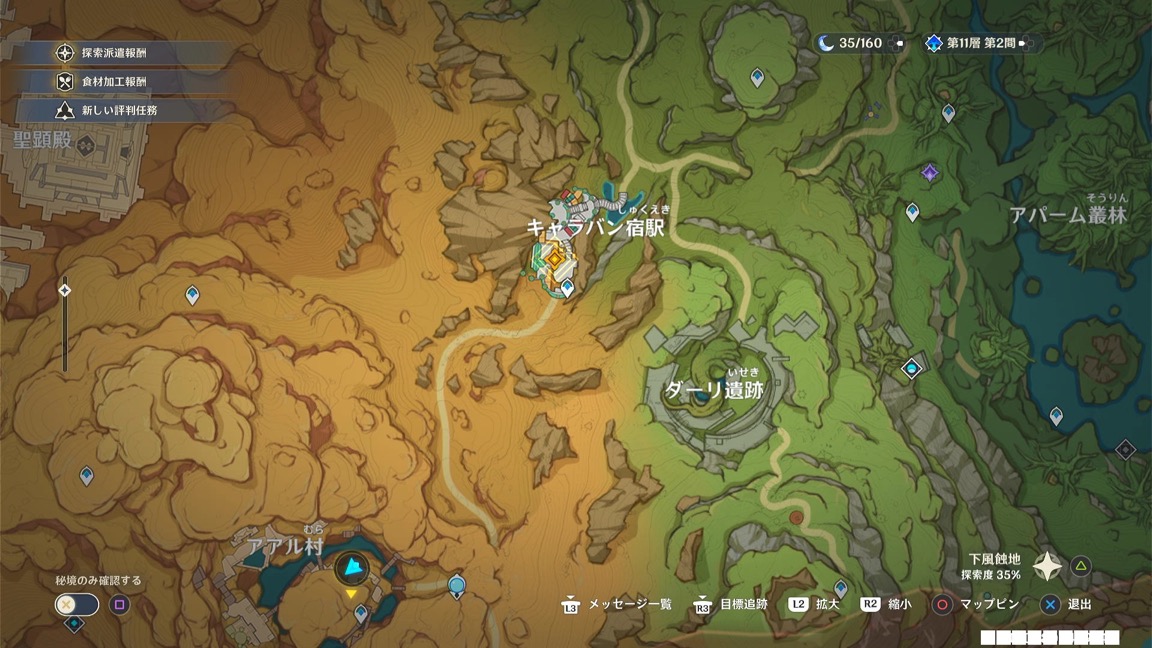Select the player location arrow at アアル村
Viewport: 1152px width, 648px height.
(351, 570)
